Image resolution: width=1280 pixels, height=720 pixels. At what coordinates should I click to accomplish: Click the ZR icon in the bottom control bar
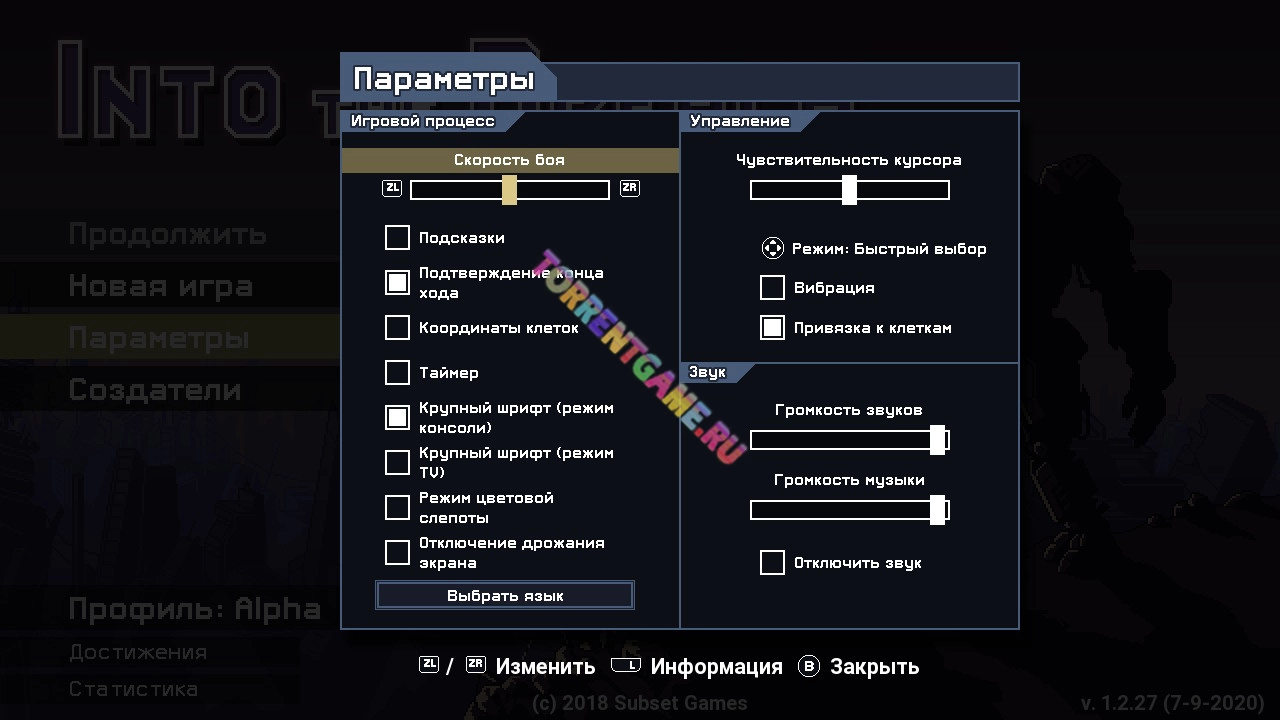coord(477,663)
